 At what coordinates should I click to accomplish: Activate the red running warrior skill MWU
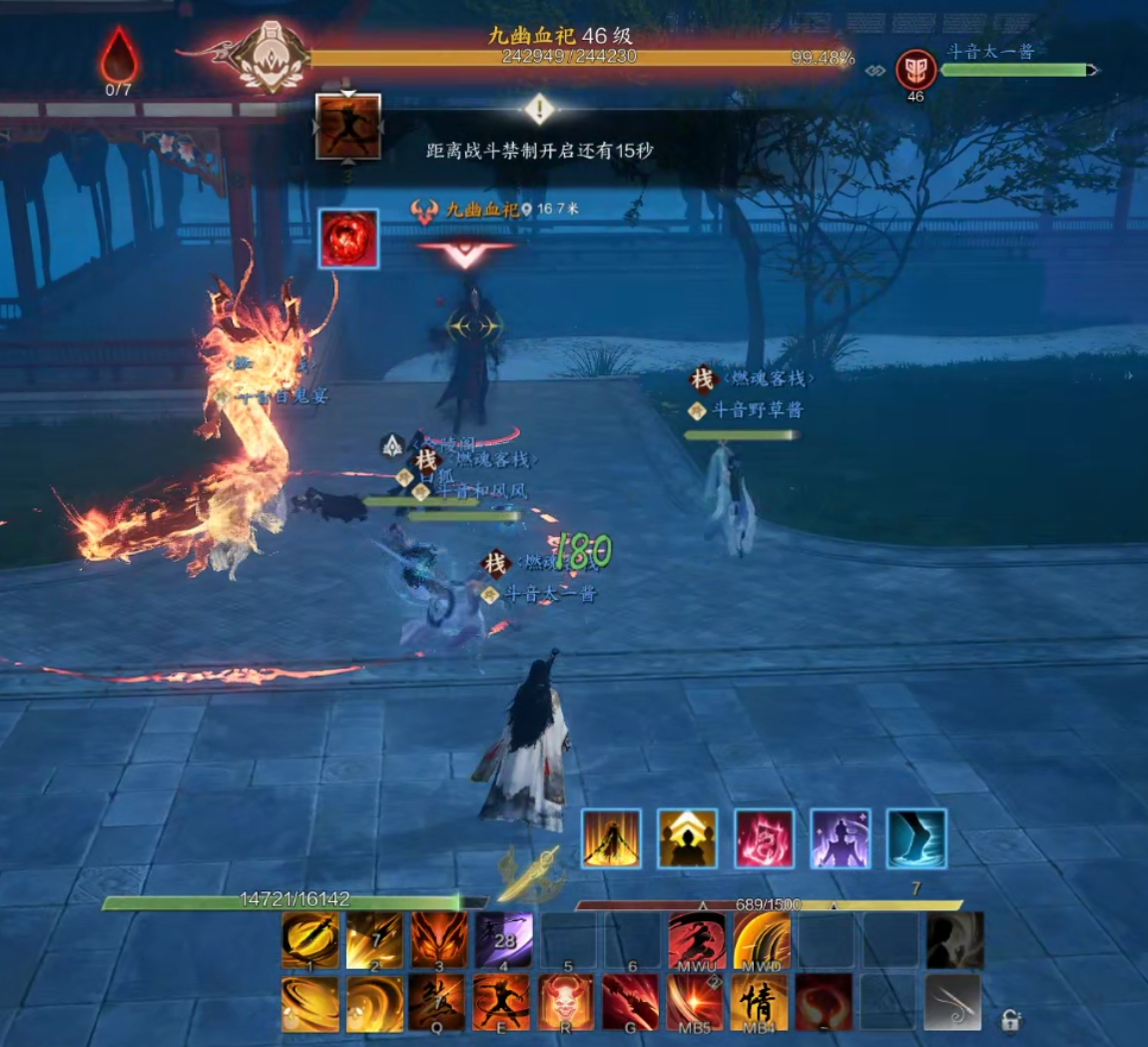[697, 940]
